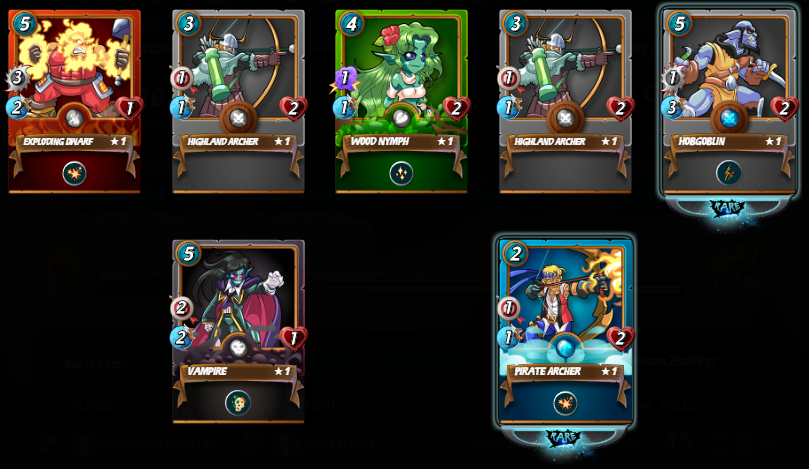Click the Exploding Dwarf's ability icon
This screenshot has height=469, width=809.
click(x=74, y=173)
